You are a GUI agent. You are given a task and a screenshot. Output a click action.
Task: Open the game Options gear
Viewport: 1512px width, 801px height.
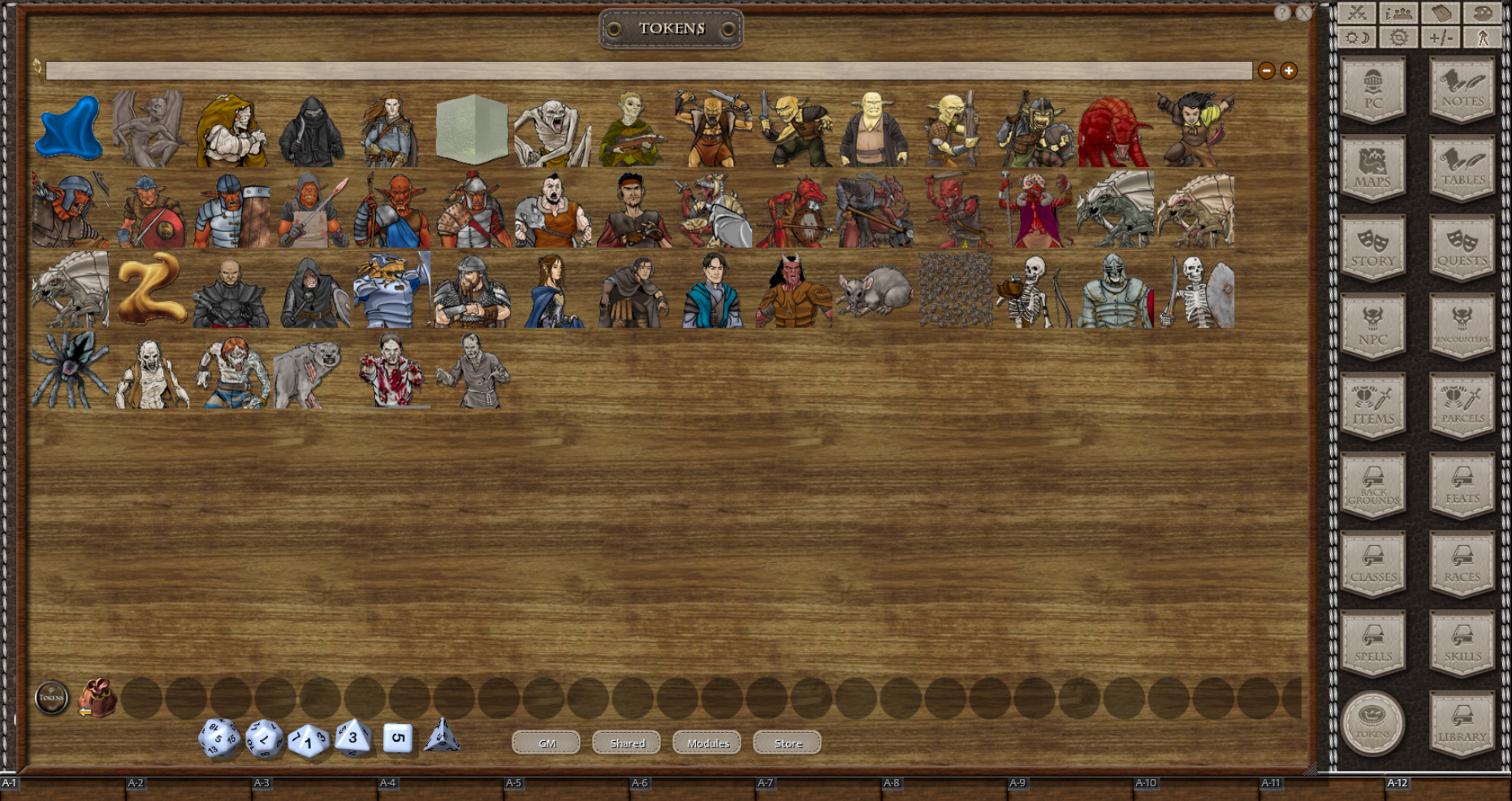[x=1398, y=37]
